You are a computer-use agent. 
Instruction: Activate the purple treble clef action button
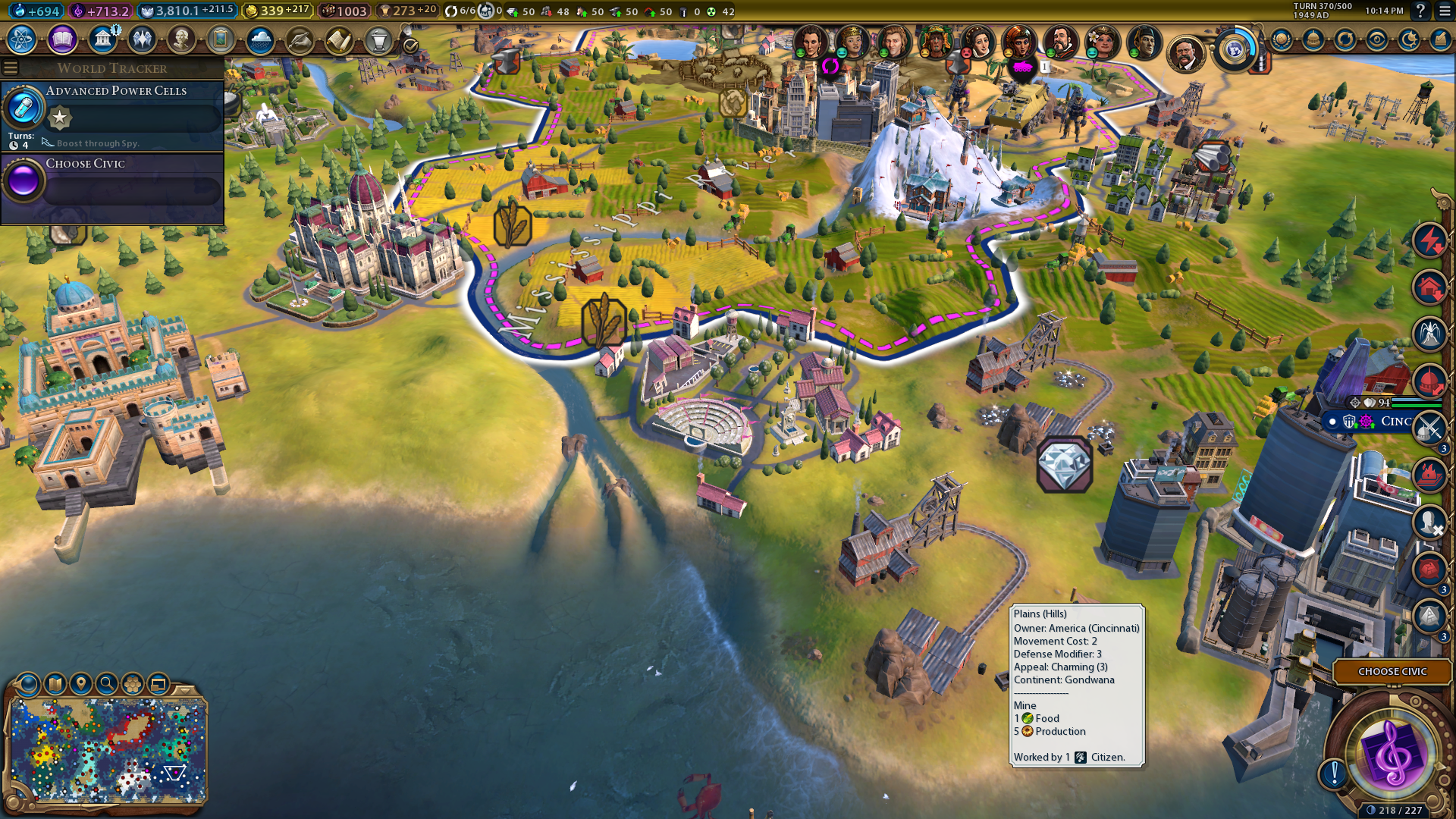pos(1392,753)
